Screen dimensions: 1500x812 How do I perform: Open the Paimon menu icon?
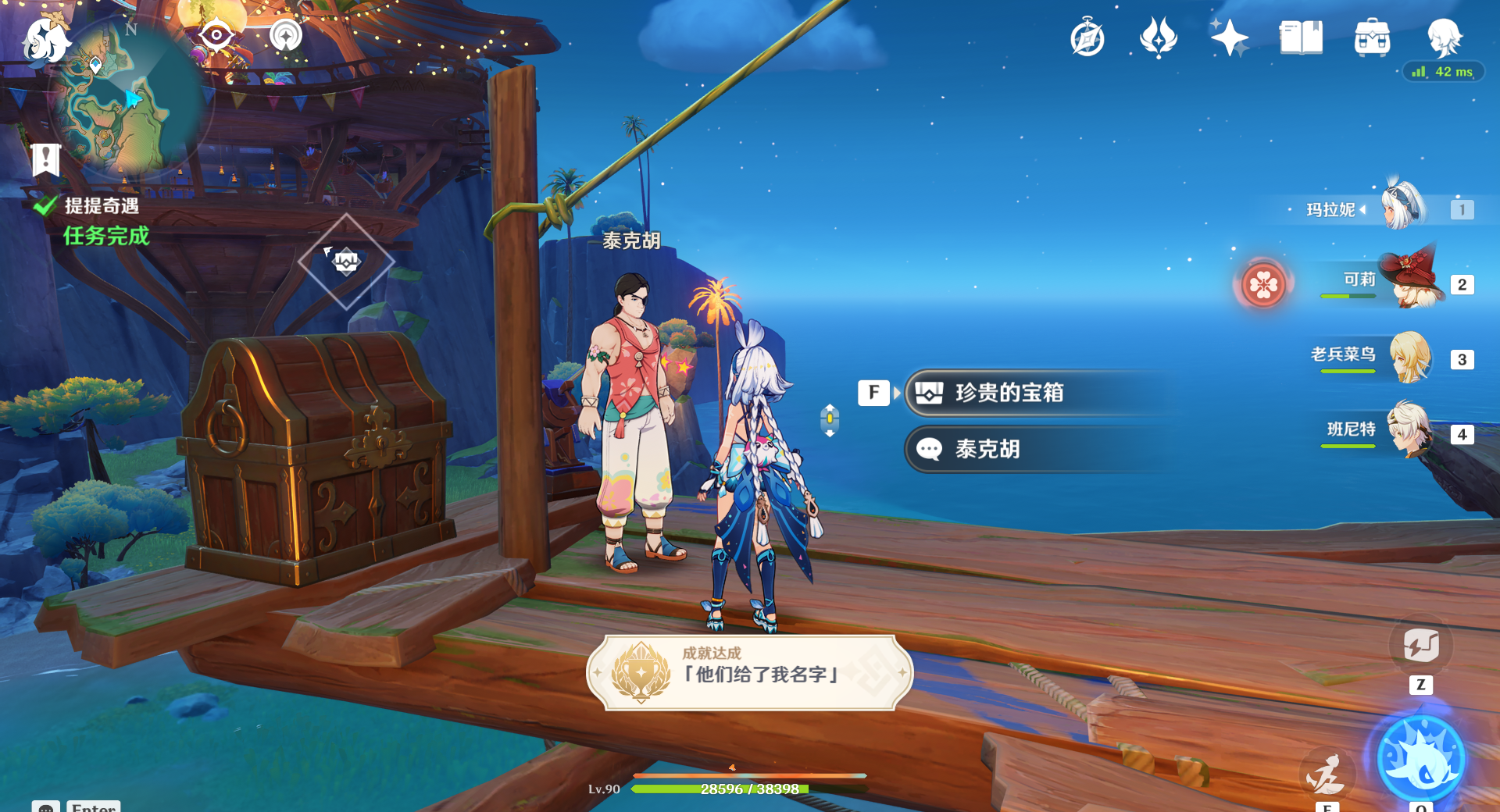[45, 41]
